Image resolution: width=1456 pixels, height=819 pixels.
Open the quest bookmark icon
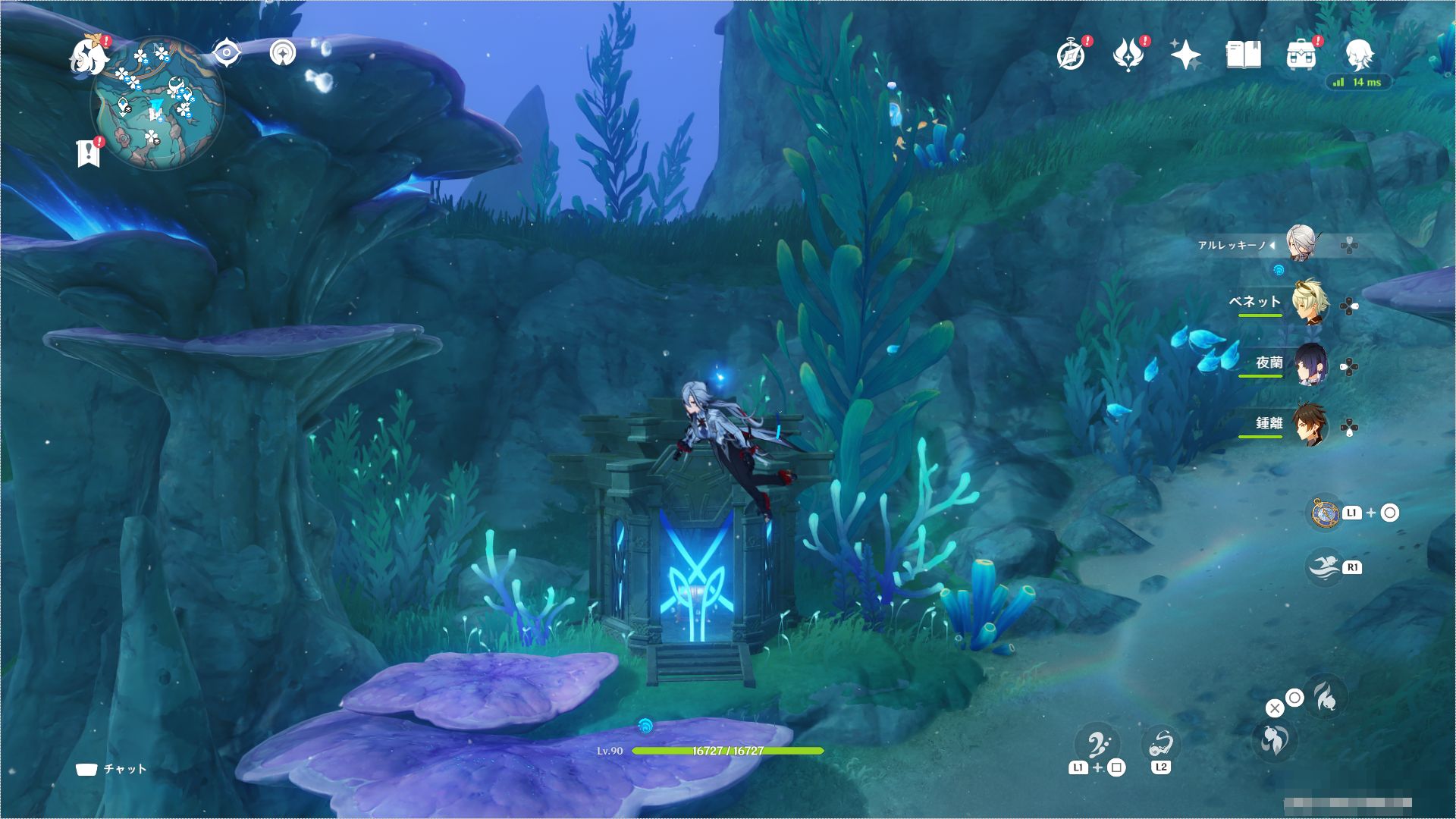88,152
